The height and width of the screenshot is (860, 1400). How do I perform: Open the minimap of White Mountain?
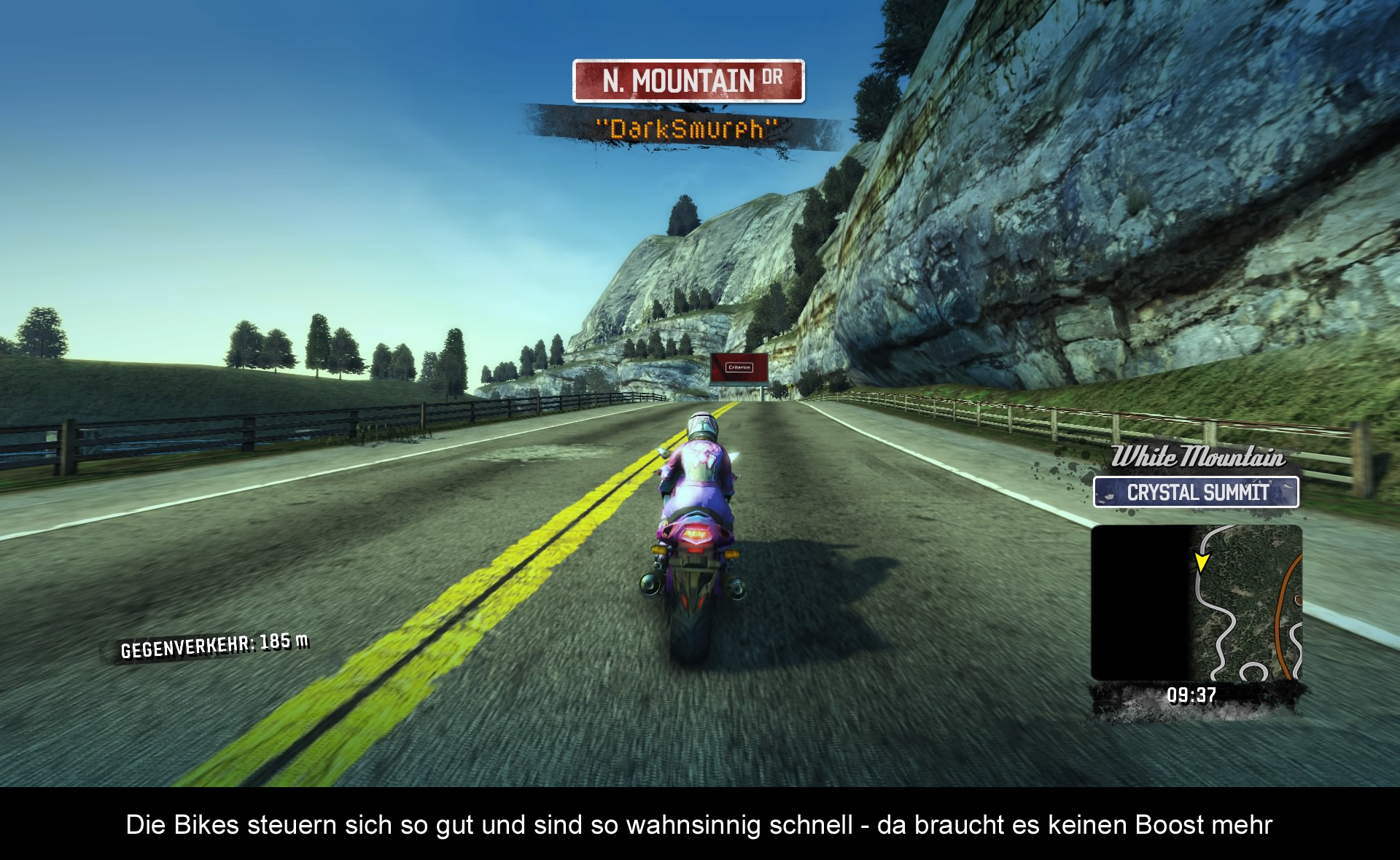click(x=1196, y=603)
